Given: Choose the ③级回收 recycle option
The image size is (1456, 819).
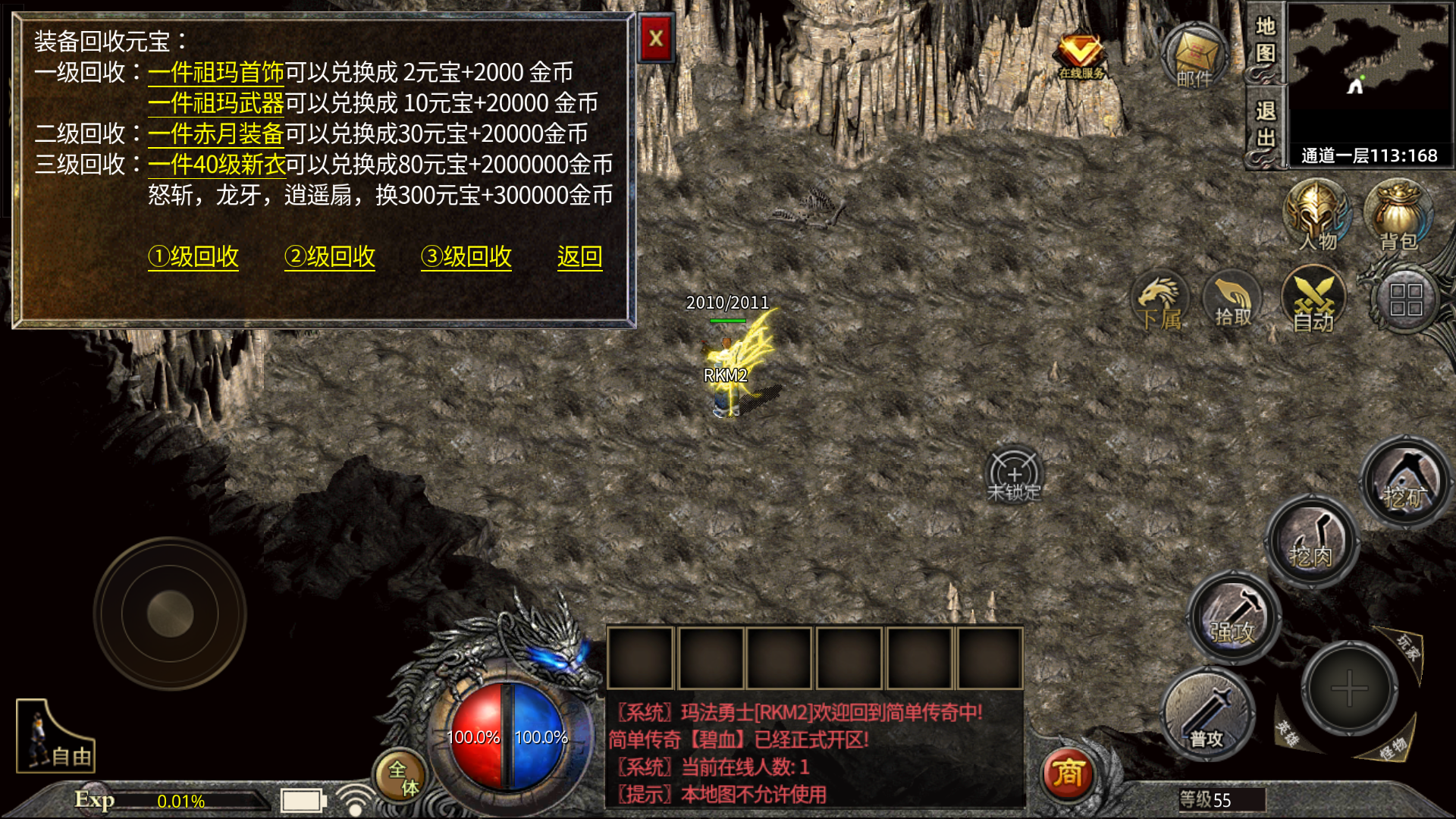Looking at the screenshot, I should (466, 257).
